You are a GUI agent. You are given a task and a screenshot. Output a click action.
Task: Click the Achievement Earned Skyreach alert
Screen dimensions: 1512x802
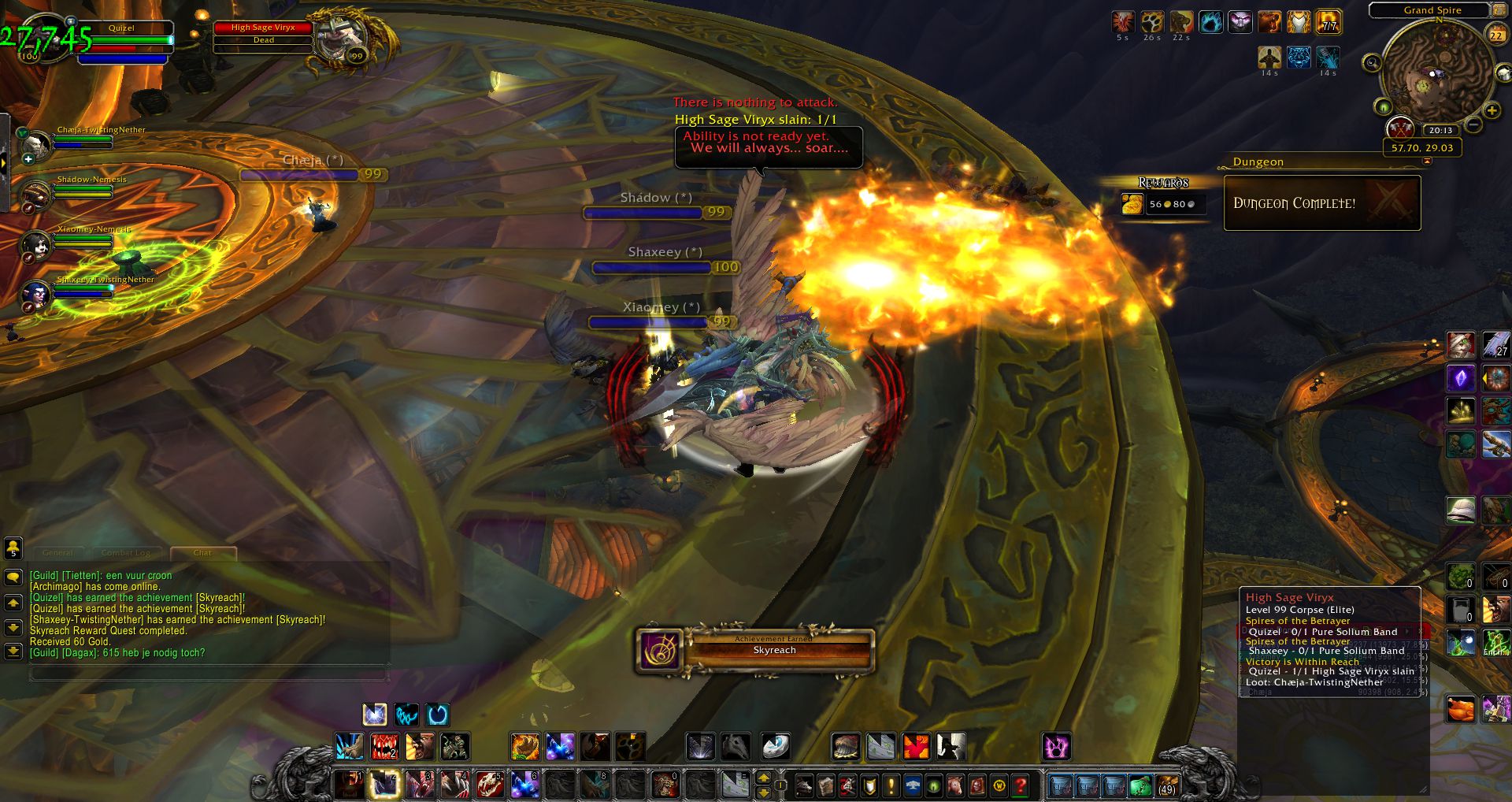[755, 650]
